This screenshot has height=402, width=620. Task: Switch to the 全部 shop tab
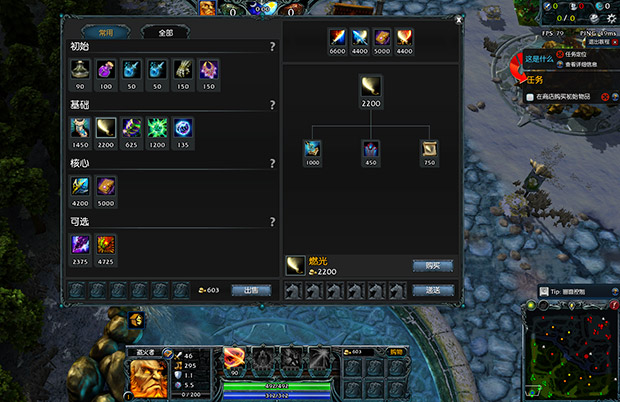pos(165,32)
